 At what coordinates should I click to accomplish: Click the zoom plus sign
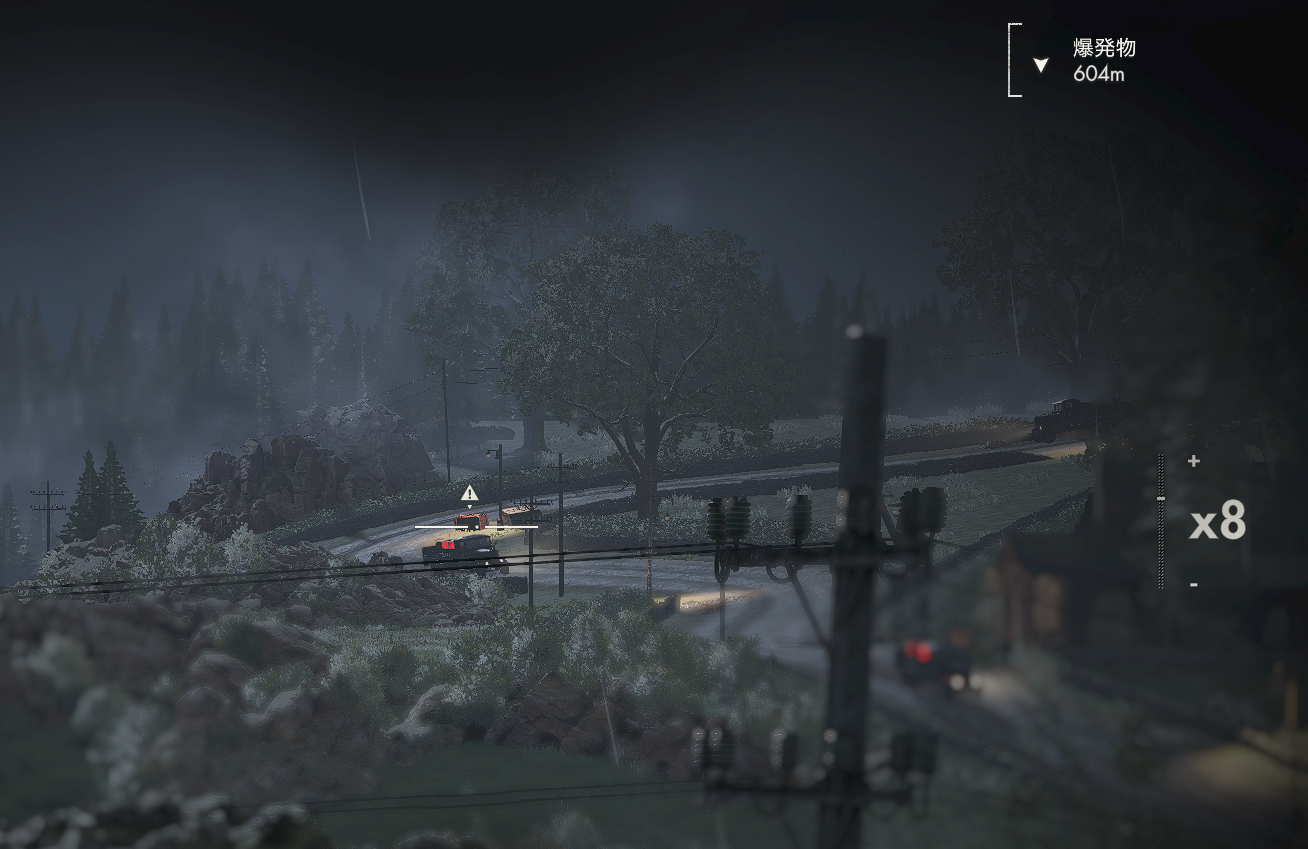[1193, 461]
